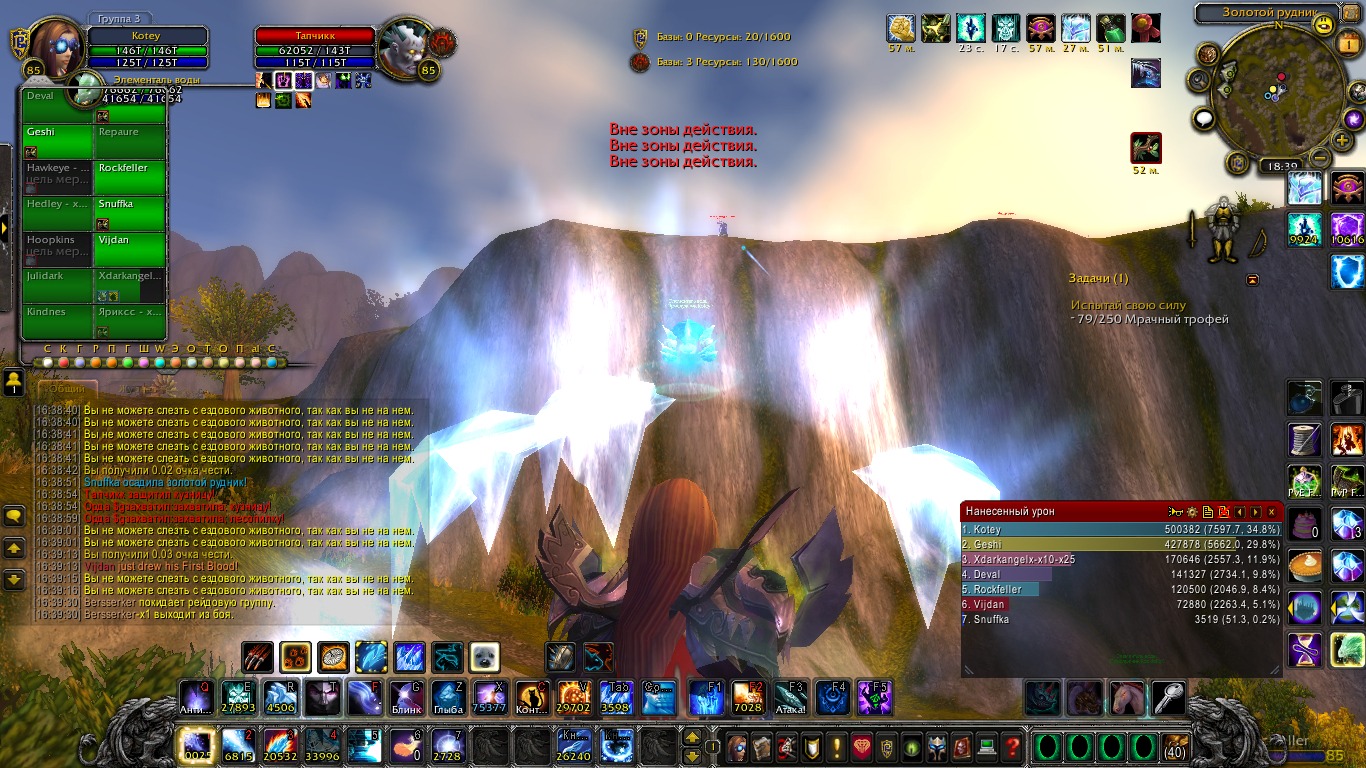Open the character info portrait micro button
Screen dimensions: 1366x768
(737, 747)
